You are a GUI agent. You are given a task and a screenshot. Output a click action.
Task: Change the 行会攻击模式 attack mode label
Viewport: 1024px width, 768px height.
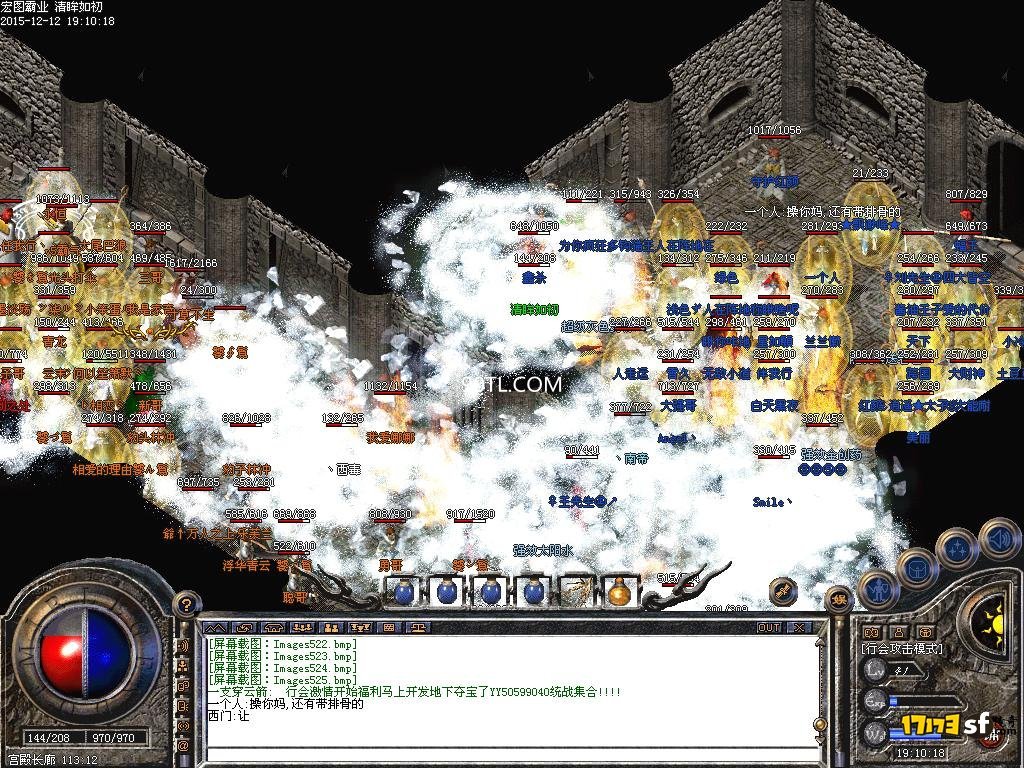tap(903, 648)
